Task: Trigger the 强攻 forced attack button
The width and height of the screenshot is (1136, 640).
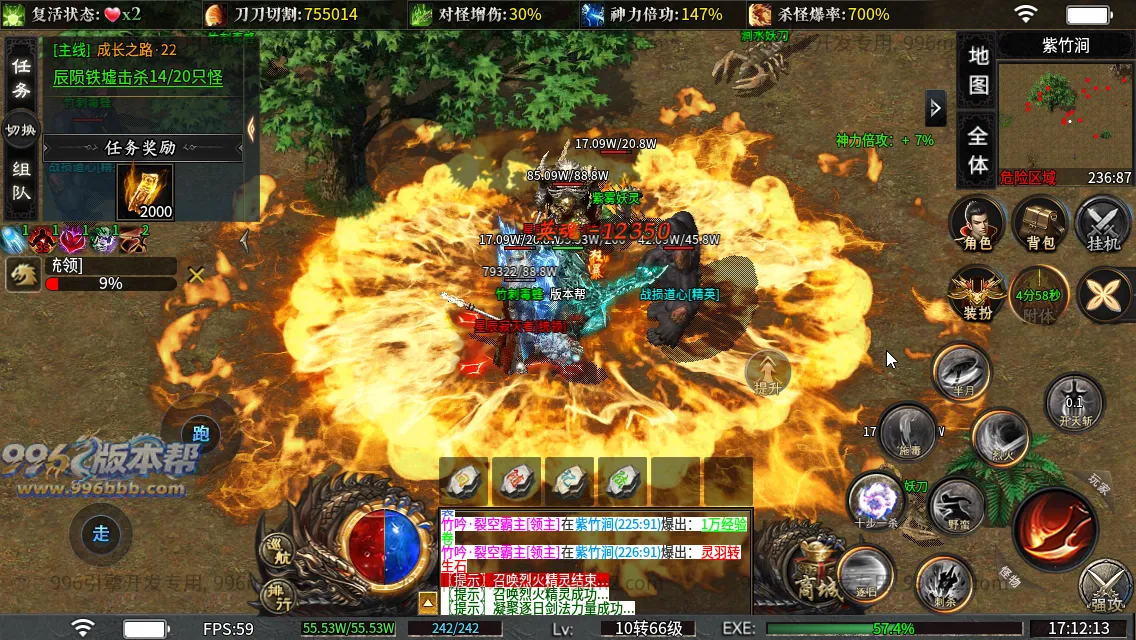Action: pyautogui.click(x=1106, y=587)
